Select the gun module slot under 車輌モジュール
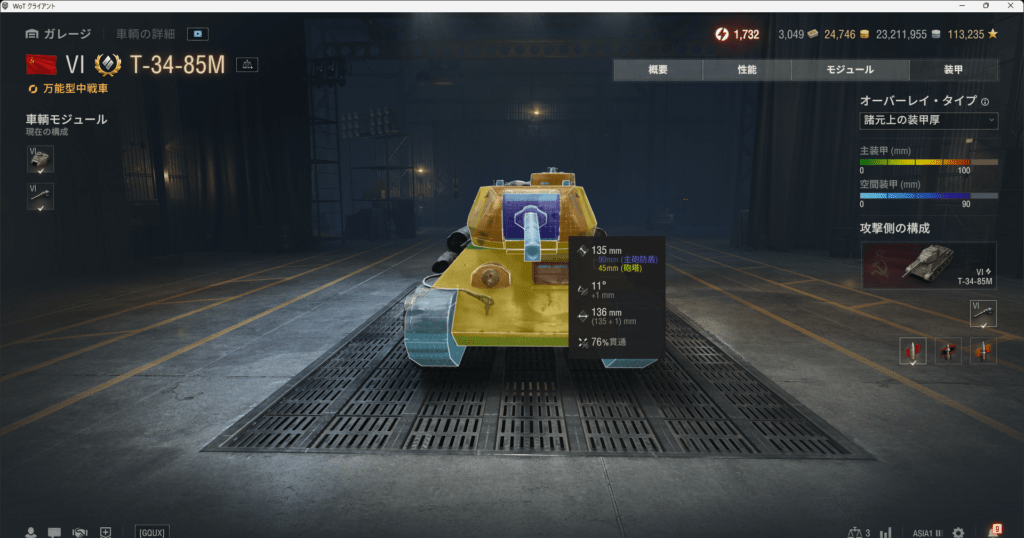The width and height of the screenshot is (1024, 538). pyautogui.click(x=40, y=196)
